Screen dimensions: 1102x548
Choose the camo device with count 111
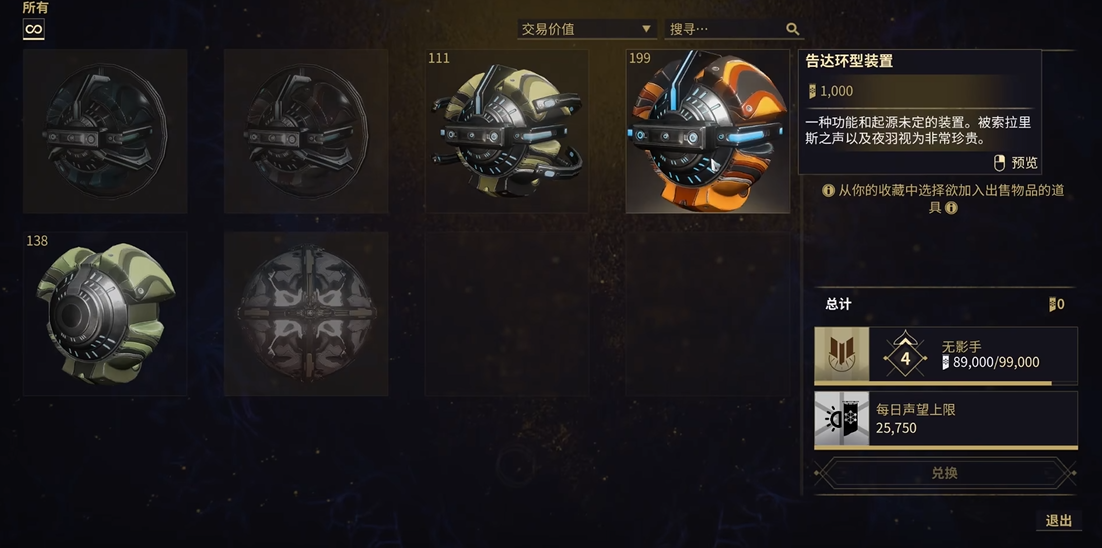(507, 131)
